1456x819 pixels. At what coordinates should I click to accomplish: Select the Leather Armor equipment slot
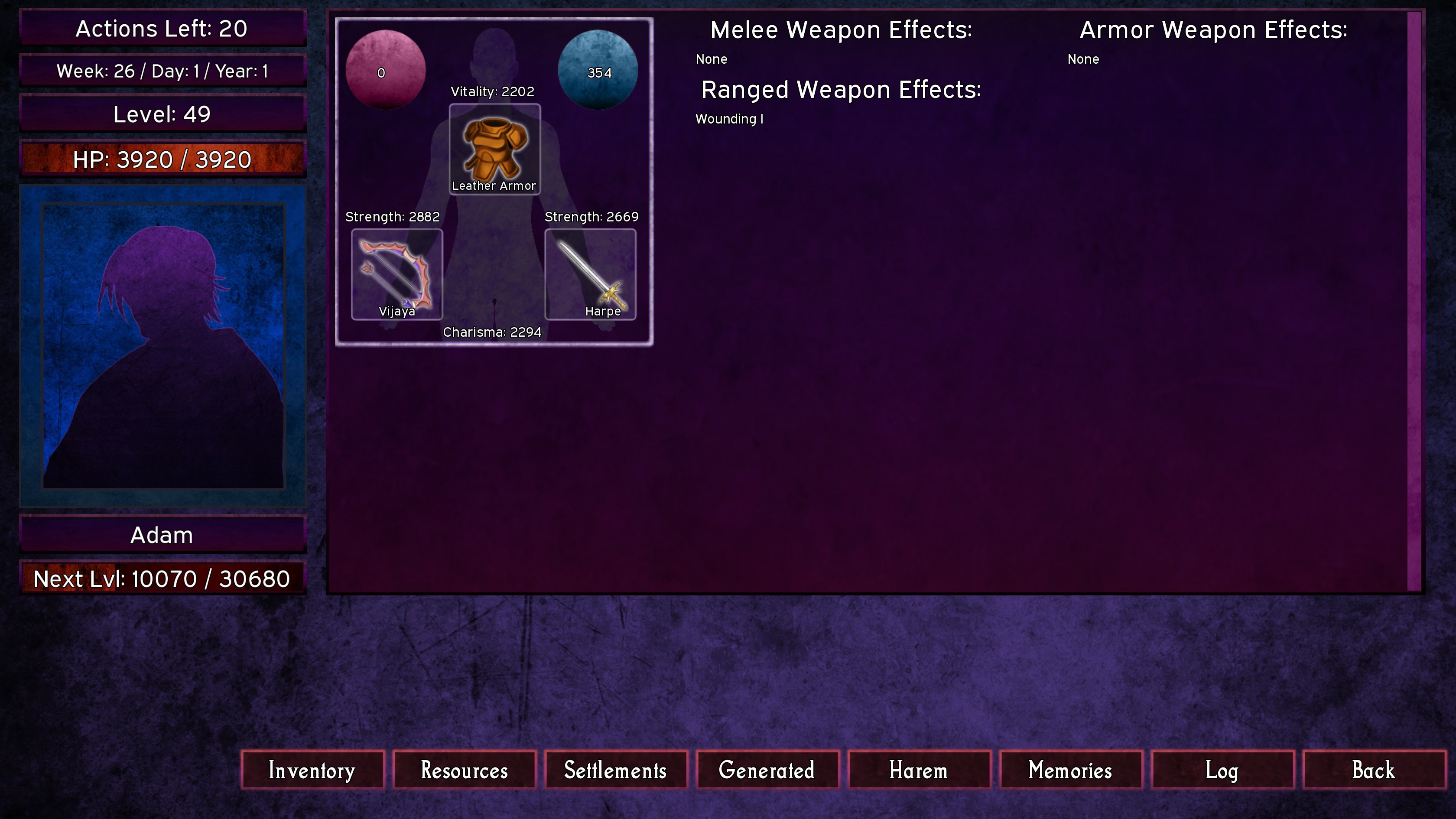coord(494,149)
